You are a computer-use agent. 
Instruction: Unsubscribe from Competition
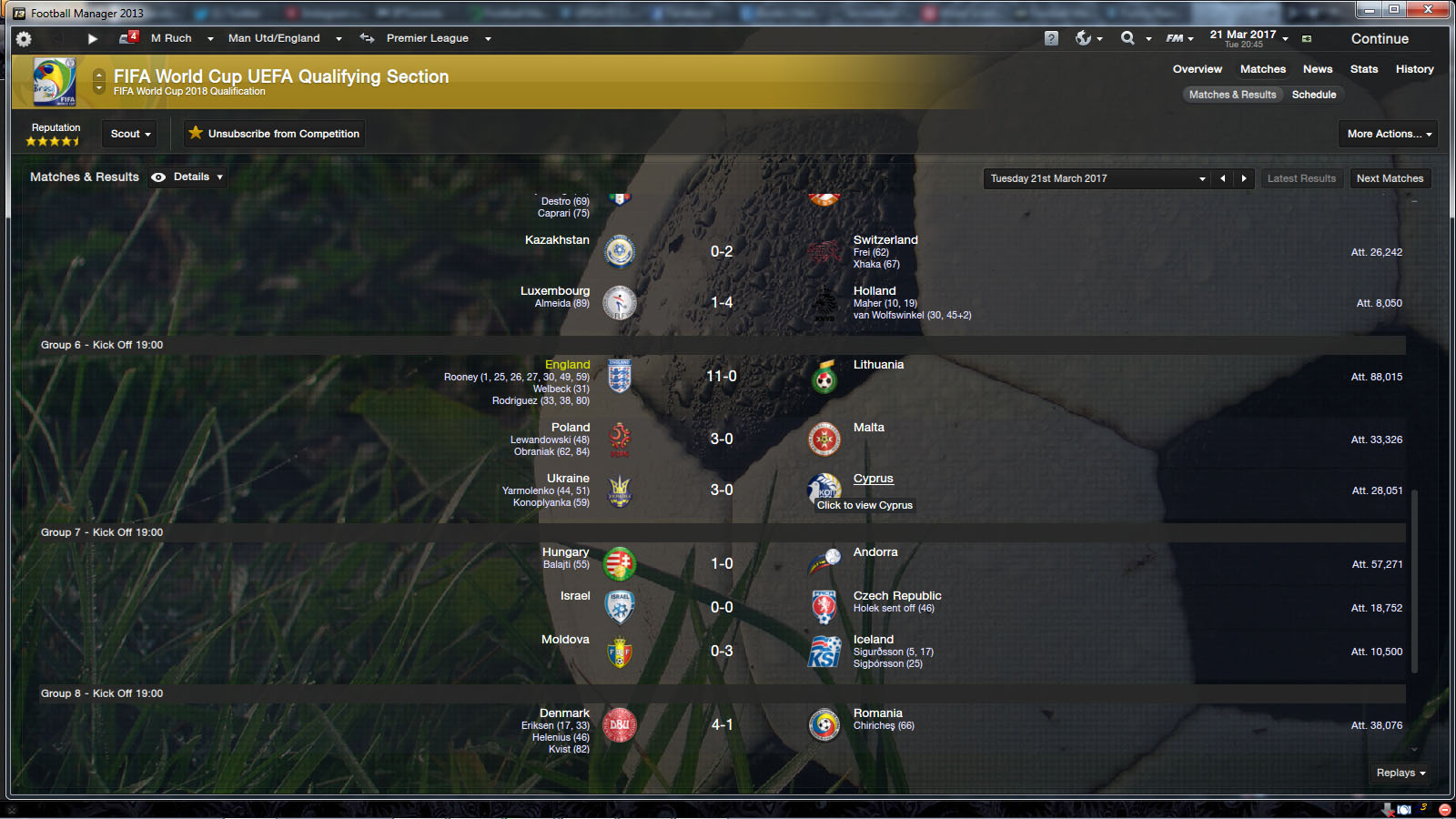click(x=274, y=134)
